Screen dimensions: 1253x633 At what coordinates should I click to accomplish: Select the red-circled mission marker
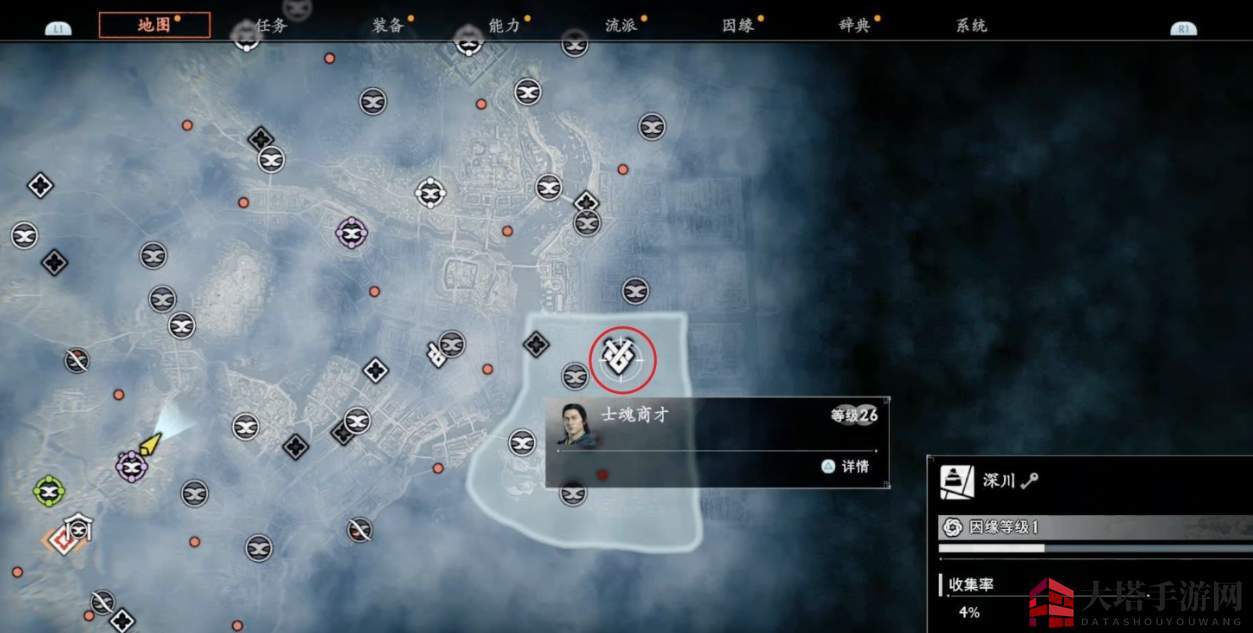click(622, 358)
